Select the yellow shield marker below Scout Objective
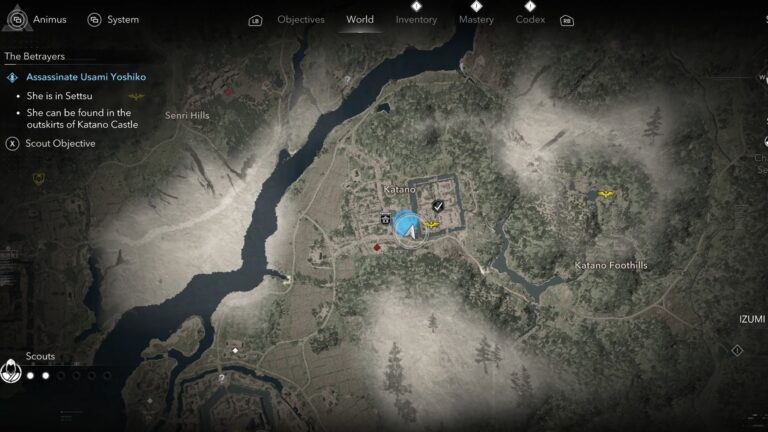768x432 pixels. pos(39,179)
